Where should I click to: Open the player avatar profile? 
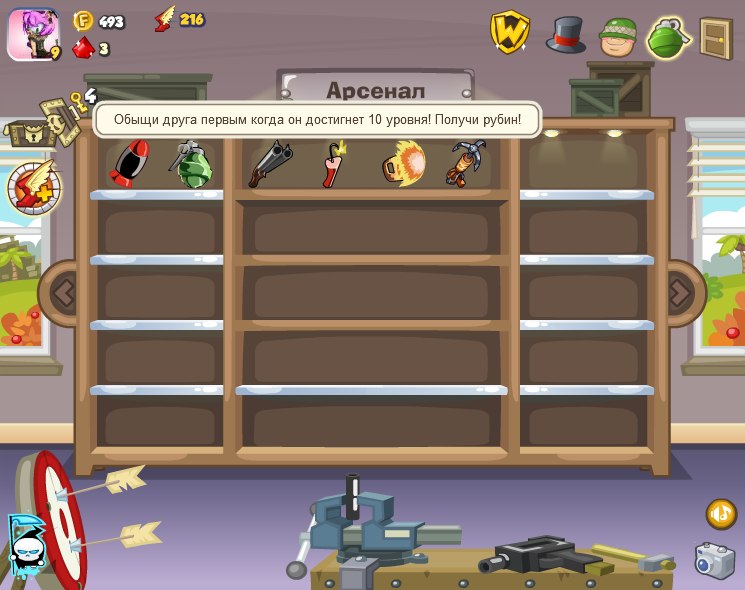[32, 35]
